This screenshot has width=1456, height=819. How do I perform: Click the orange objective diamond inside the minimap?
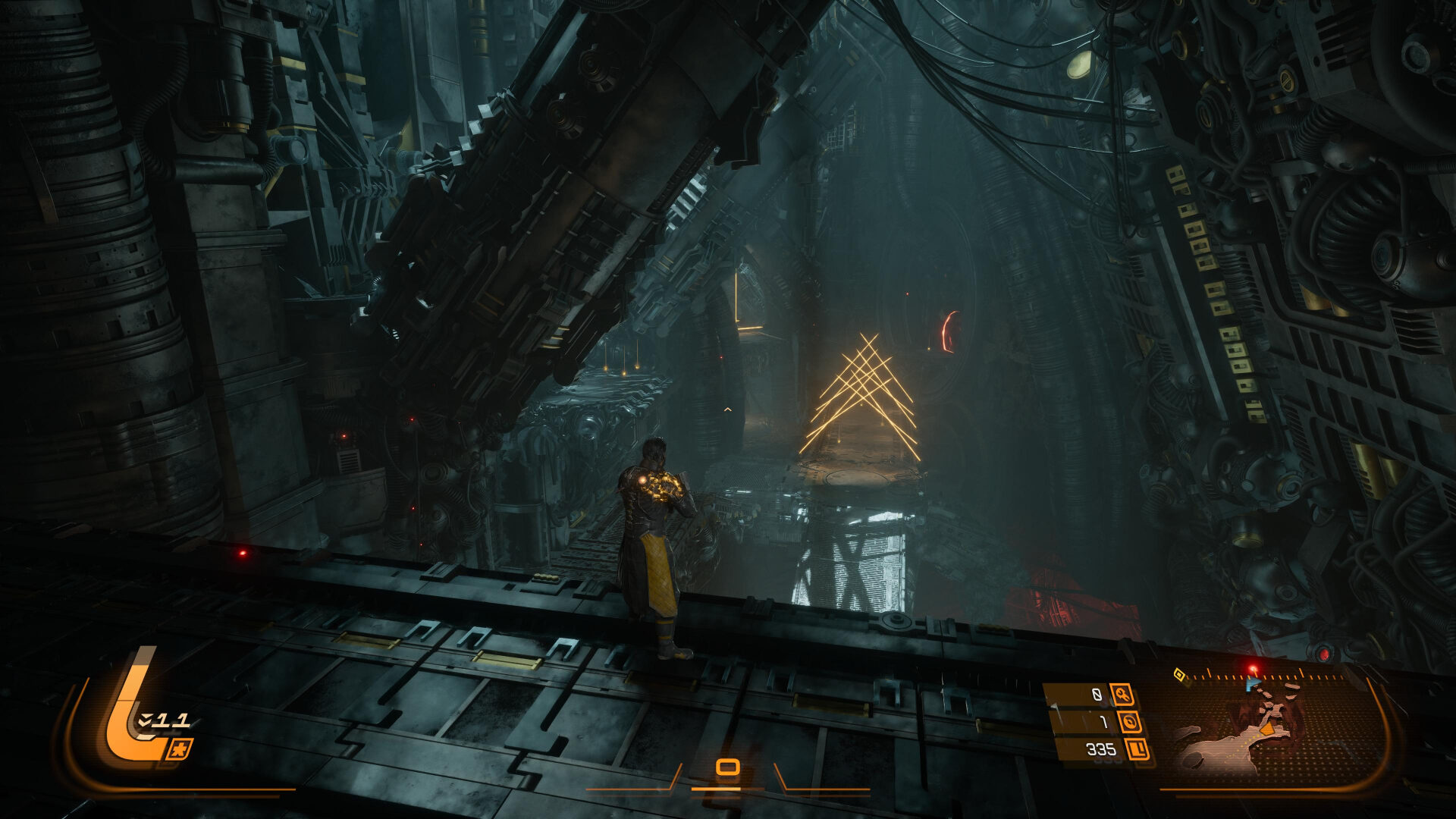(1268, 730)
